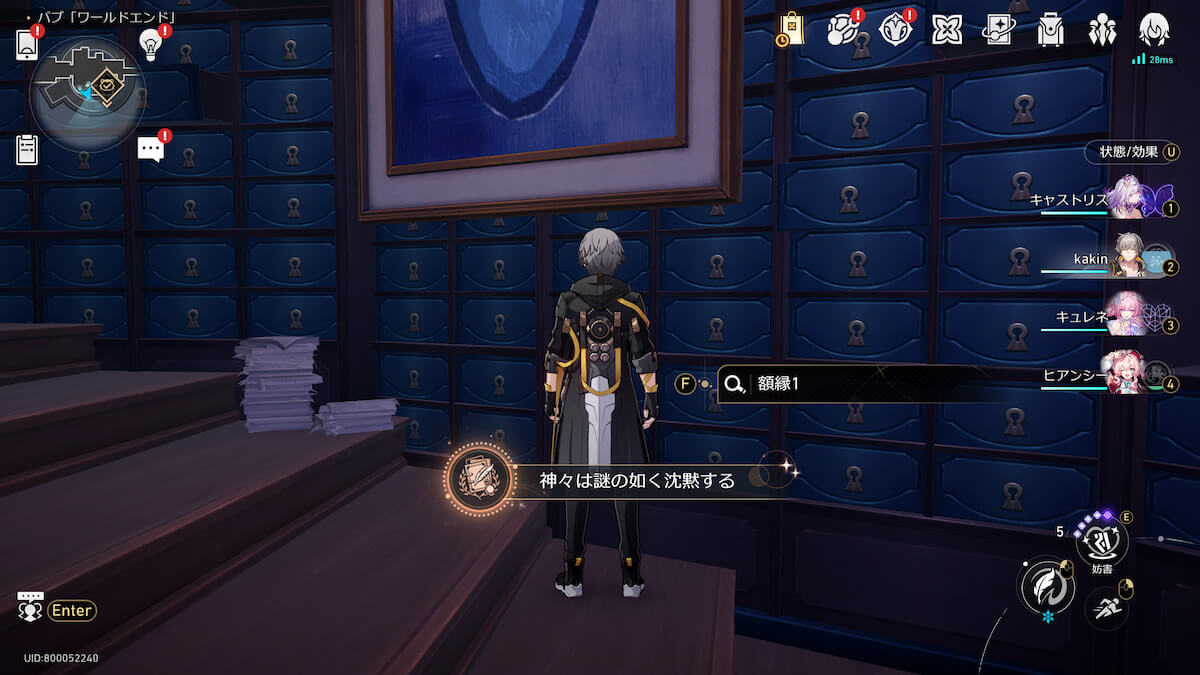Viewport: 1200px width, 675px height.
Task: Open the shopping bag store icon
Action: coord(790,29)
